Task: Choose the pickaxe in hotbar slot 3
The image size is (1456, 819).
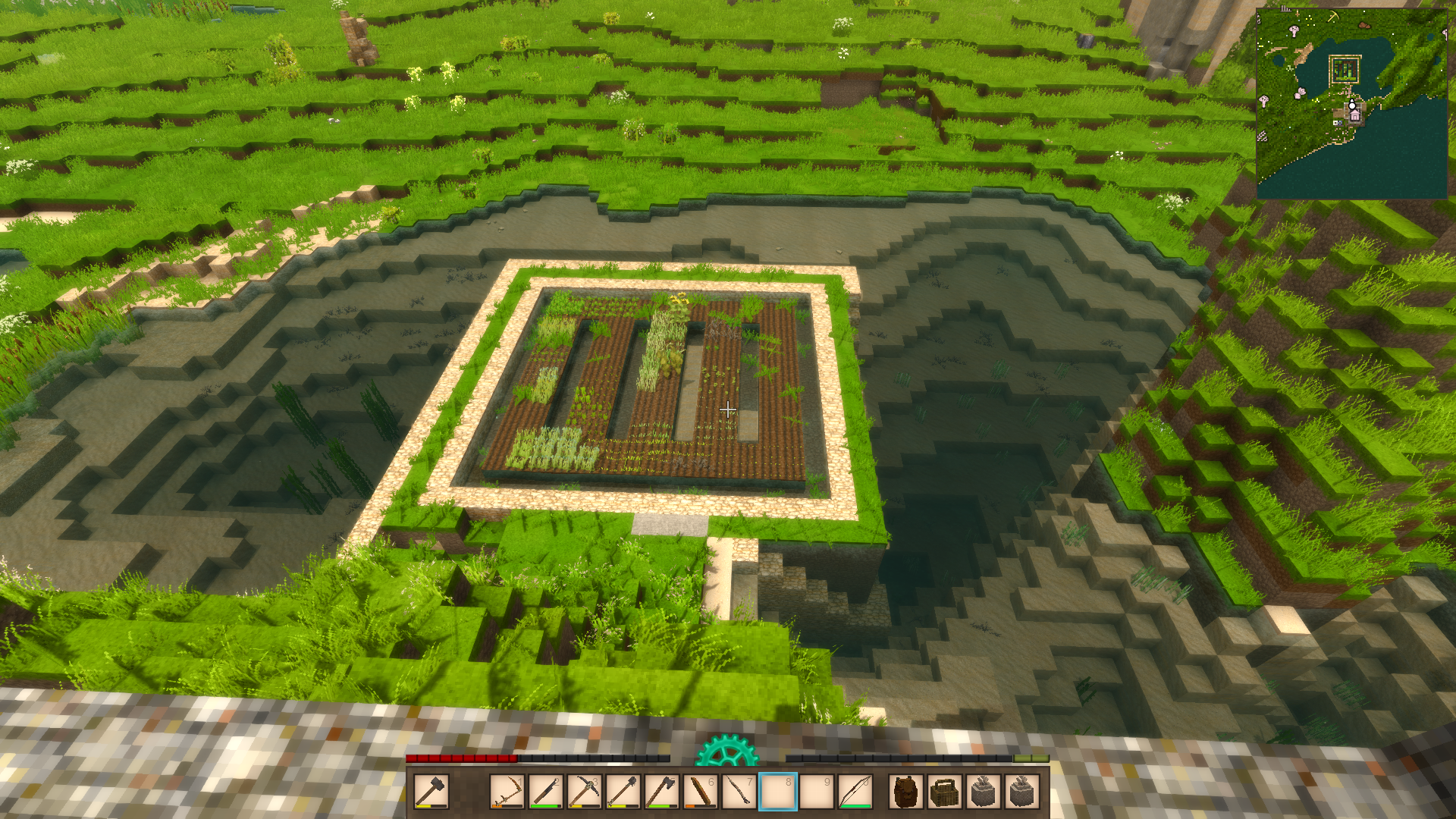Action: [584, 792]
